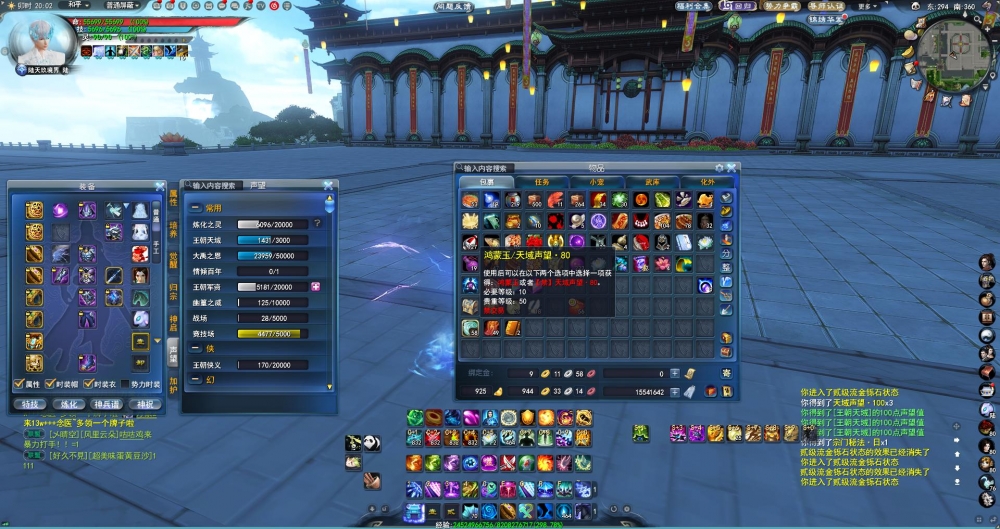Viewport: 1000px width, 529px height.
Task: Enable the 势力时装 checkbox
Action: pos(125,384)
